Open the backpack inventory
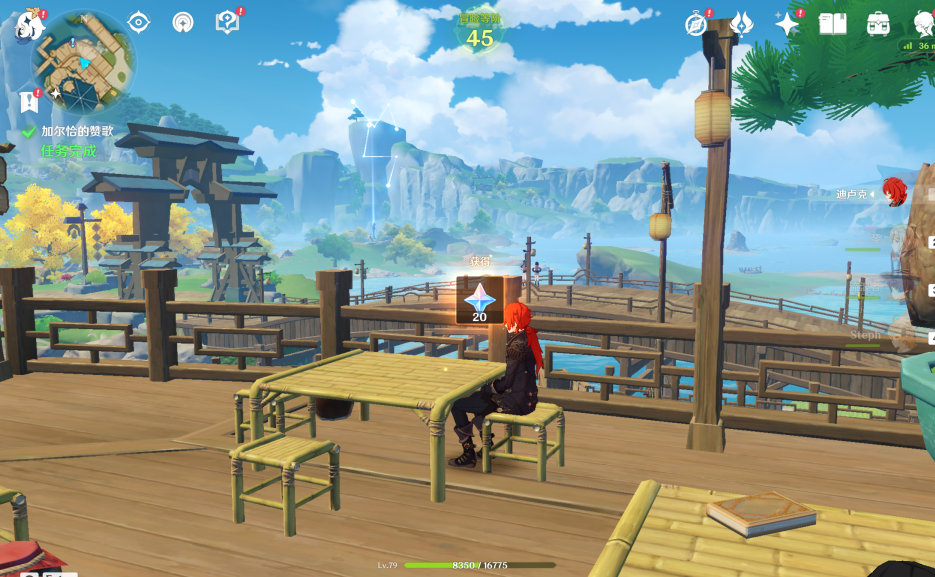Viewport: 935px width, 577px height. [x=878, y=24]
